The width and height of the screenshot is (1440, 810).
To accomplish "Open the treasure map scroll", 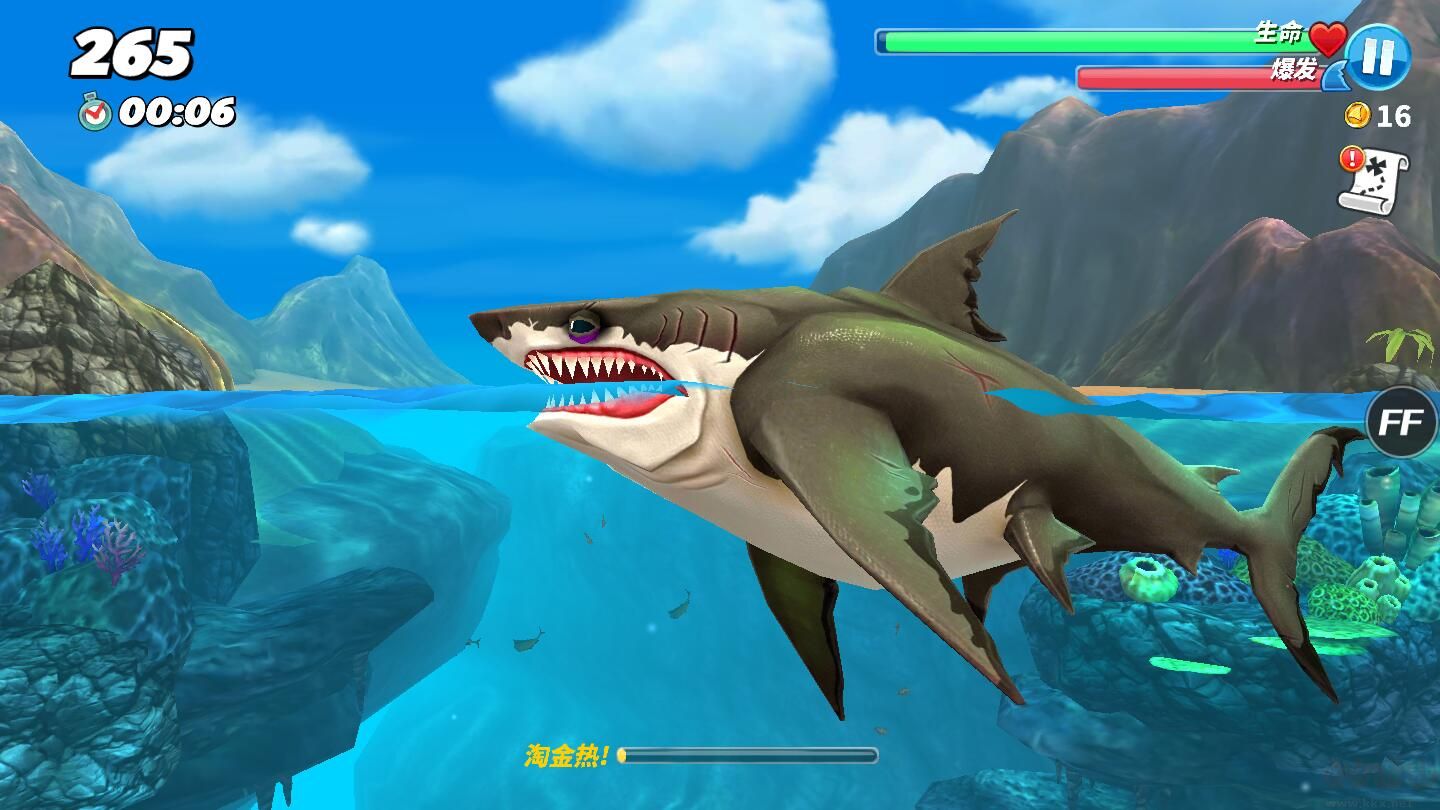I will 1376,180.
